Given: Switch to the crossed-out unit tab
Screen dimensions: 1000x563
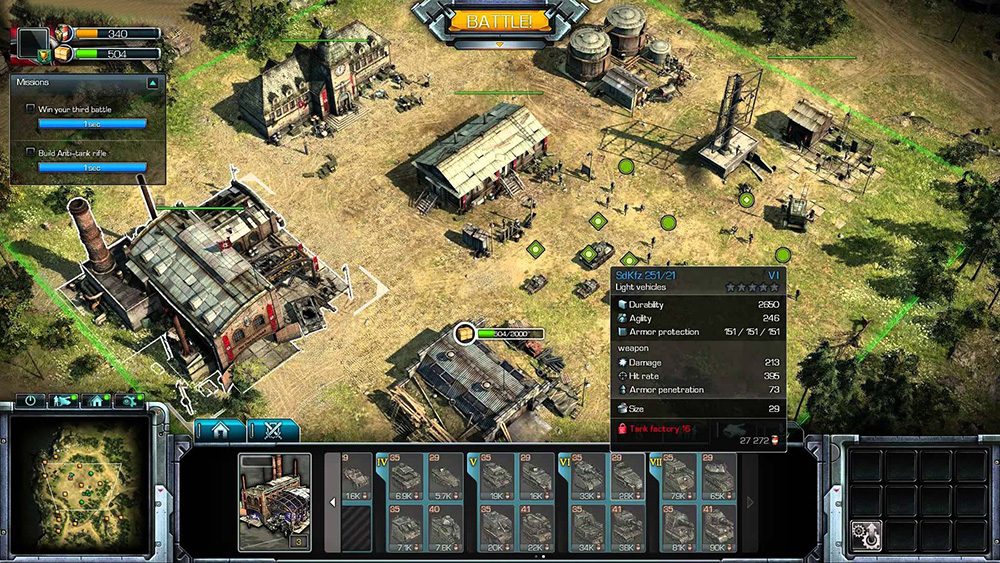Looking at the screenshot, I should 272,431.
